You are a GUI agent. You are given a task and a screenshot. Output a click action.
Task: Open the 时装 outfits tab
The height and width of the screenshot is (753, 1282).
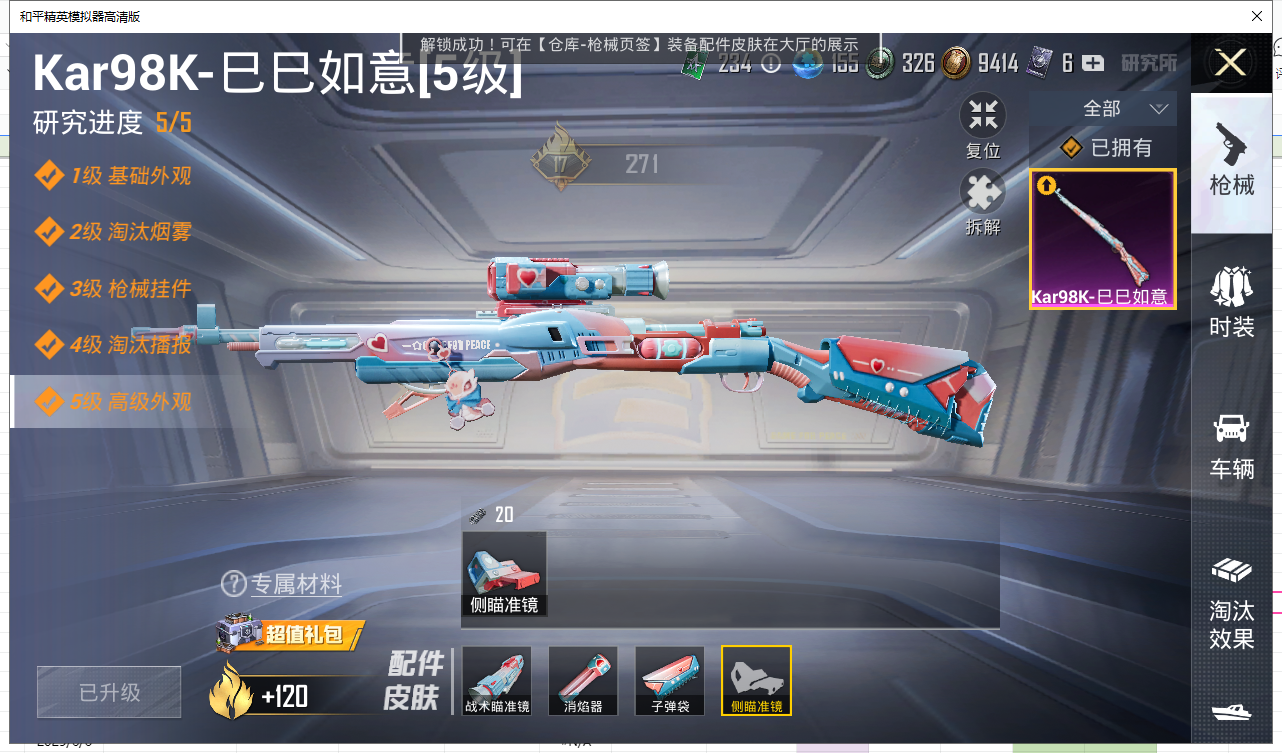(1230, 302)
